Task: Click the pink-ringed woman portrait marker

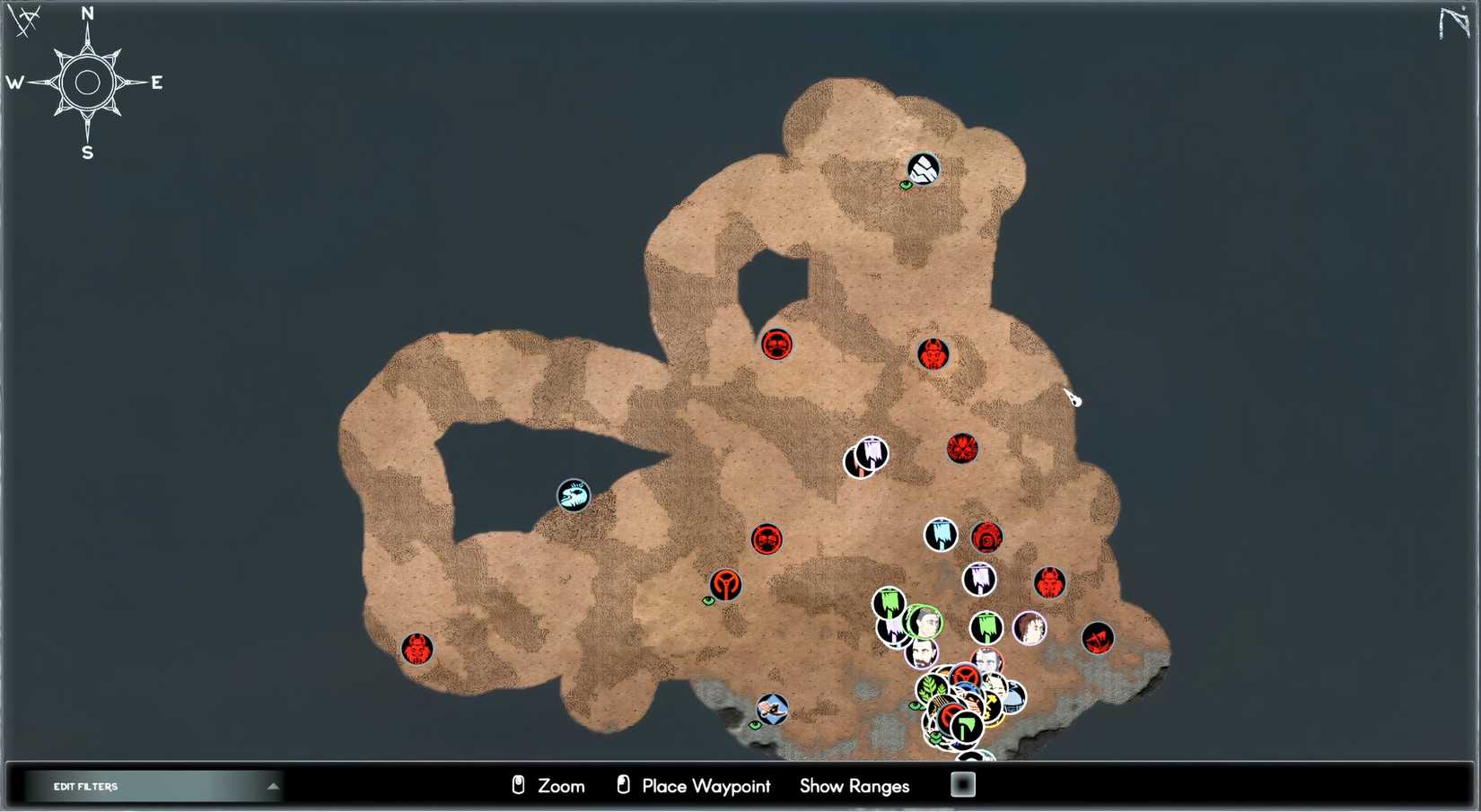Action: pyautogui.click(x=1030, y=628)
